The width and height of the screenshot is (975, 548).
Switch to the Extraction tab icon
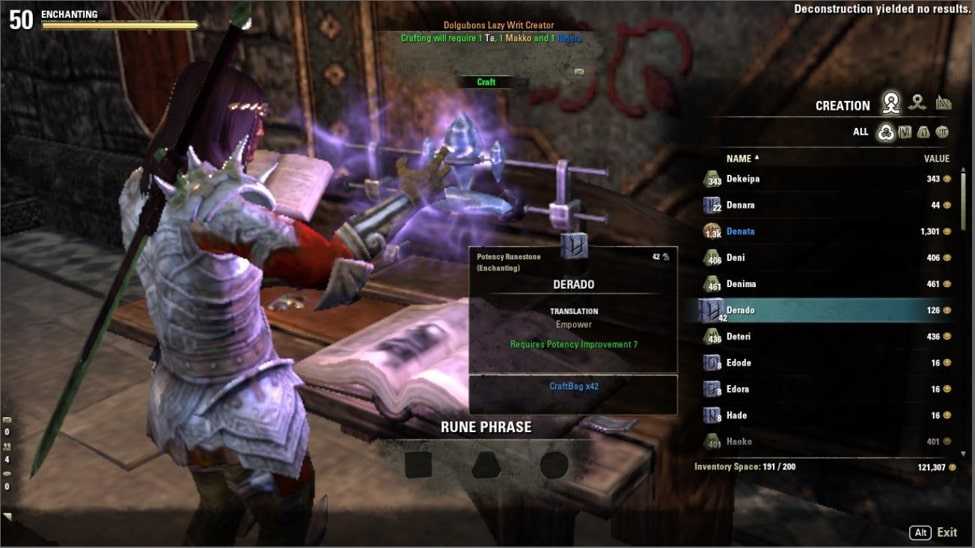(x=917, y=103)
